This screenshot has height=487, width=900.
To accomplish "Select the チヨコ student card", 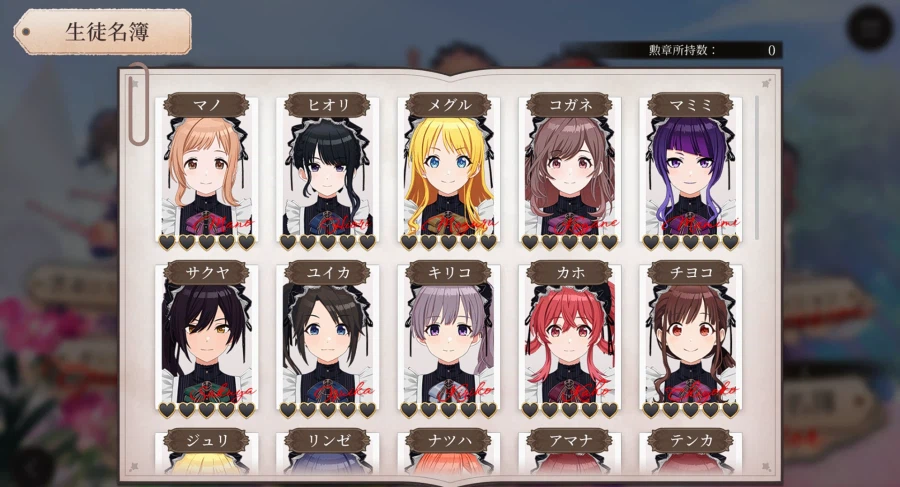I will pyautogui.click(x=690, y=338).
